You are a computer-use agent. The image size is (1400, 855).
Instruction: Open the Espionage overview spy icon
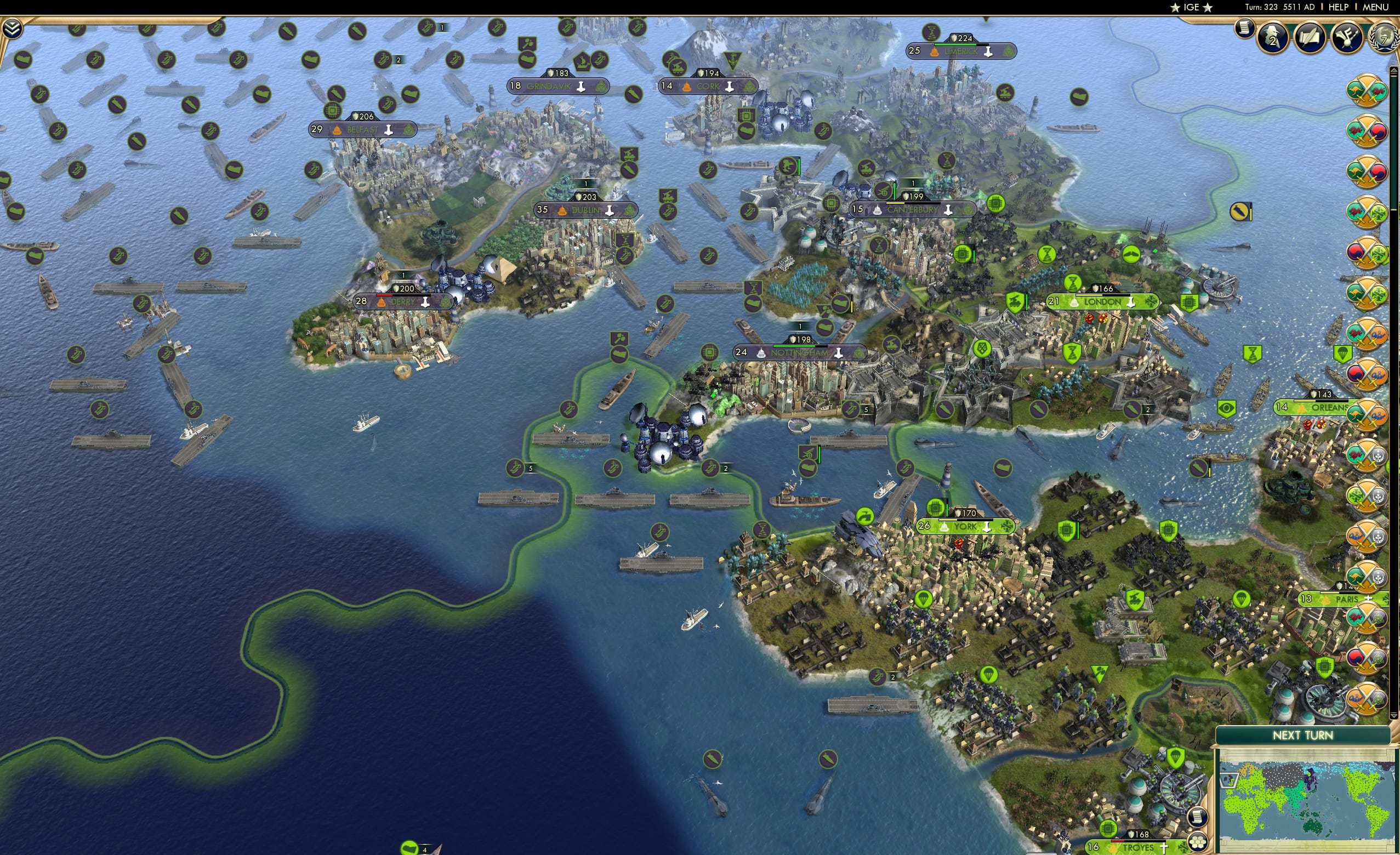[x=1272, y=38]
